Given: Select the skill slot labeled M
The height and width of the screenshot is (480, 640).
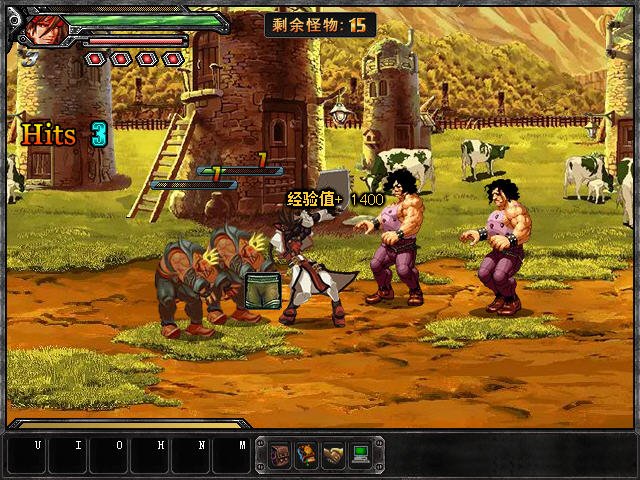Looking at the screenshot, I should [231, 455].
